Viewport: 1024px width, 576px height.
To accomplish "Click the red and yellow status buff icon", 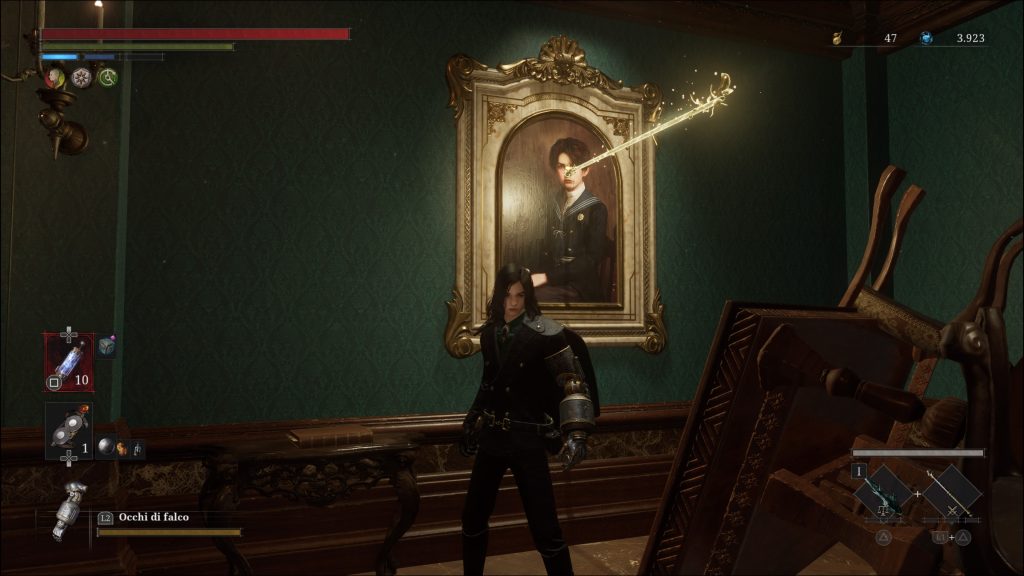I will (x=54, y=77).
